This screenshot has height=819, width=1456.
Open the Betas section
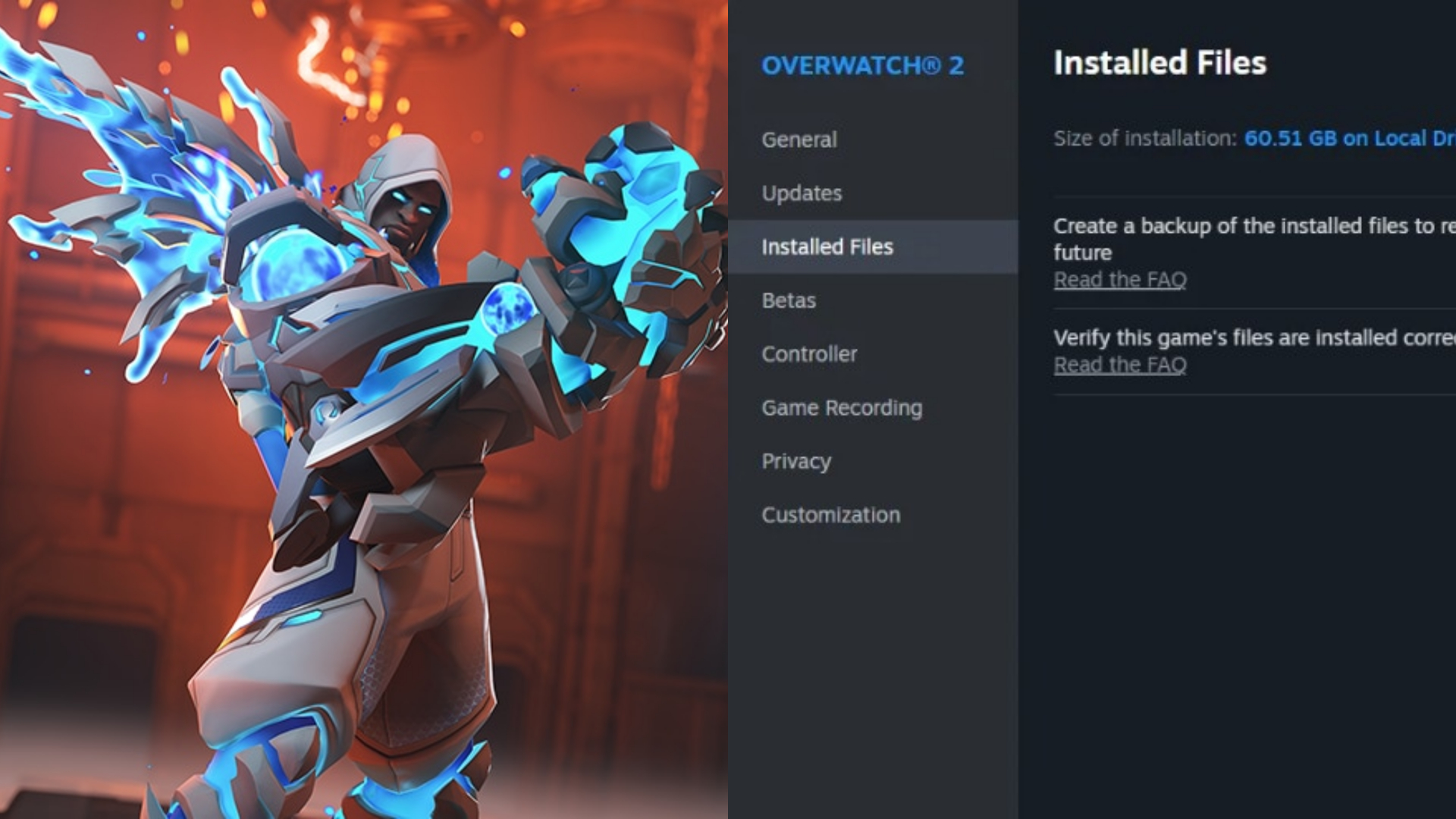click(x=789, y=300)
